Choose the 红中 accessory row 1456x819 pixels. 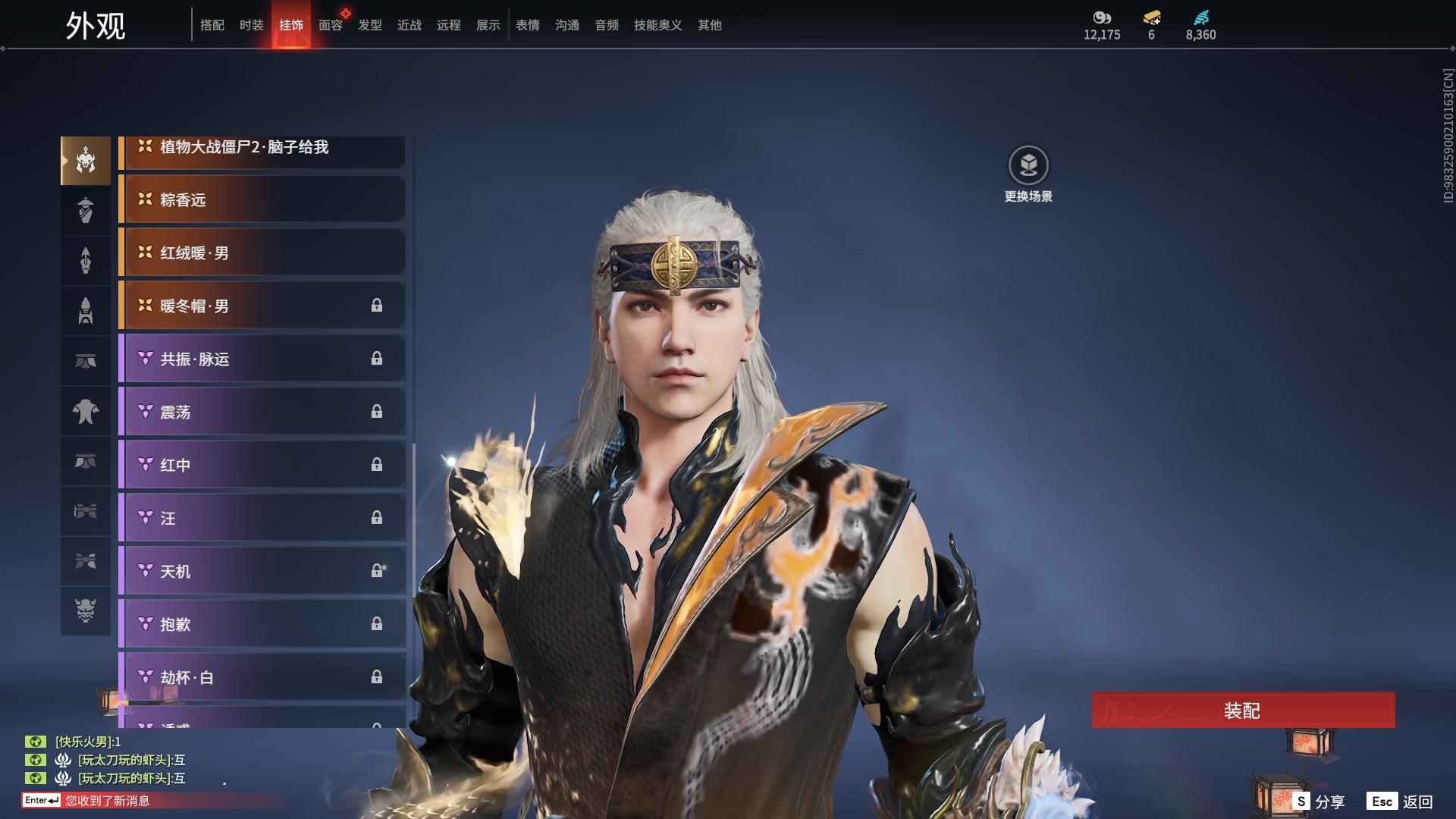[x=262, y=466]
